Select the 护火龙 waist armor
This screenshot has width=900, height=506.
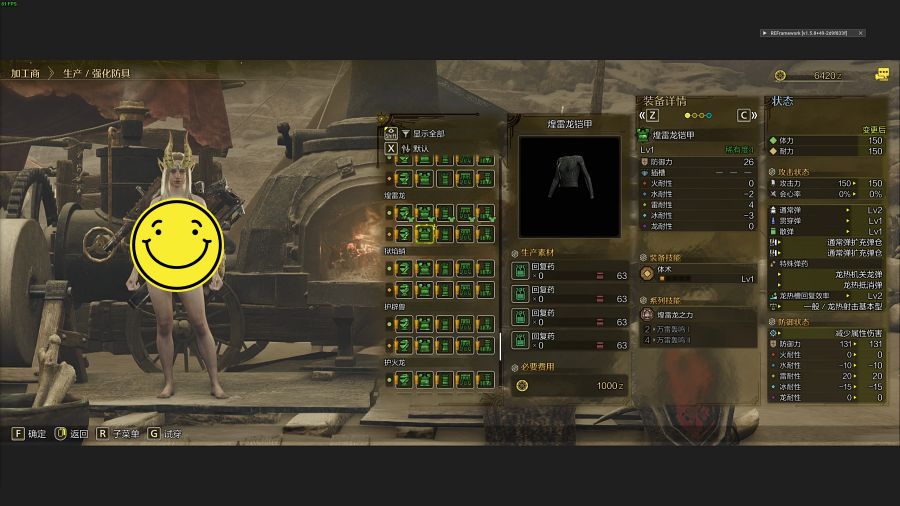point(466,379)
